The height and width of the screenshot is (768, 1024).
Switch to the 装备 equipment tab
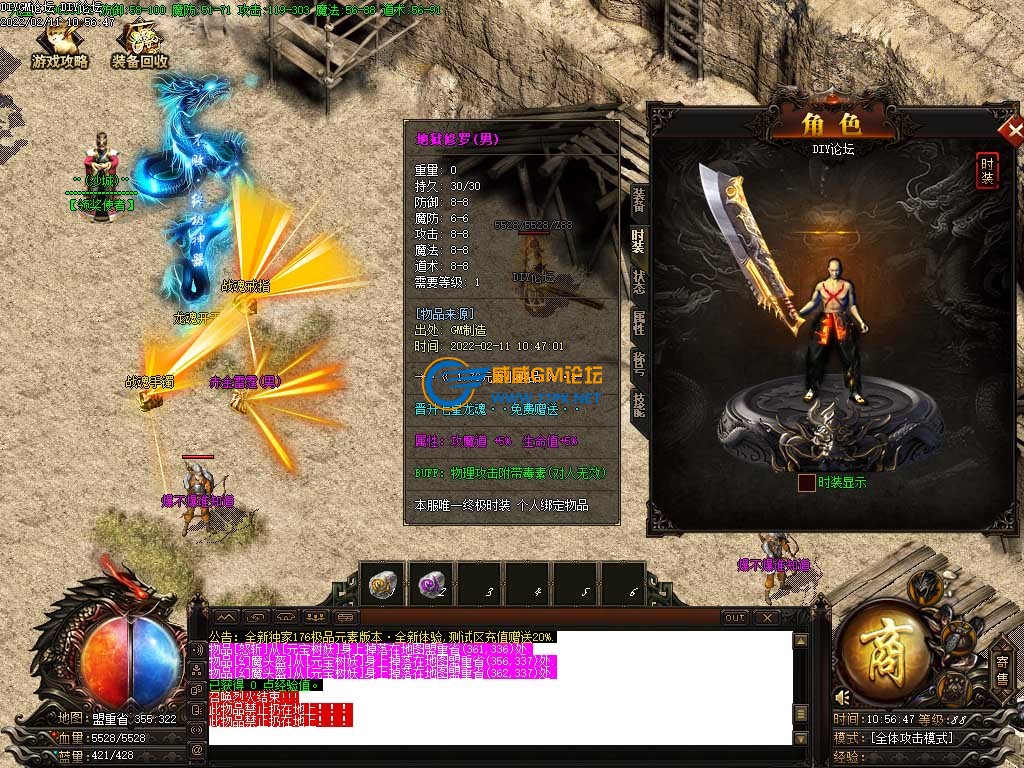coord(638,200)
